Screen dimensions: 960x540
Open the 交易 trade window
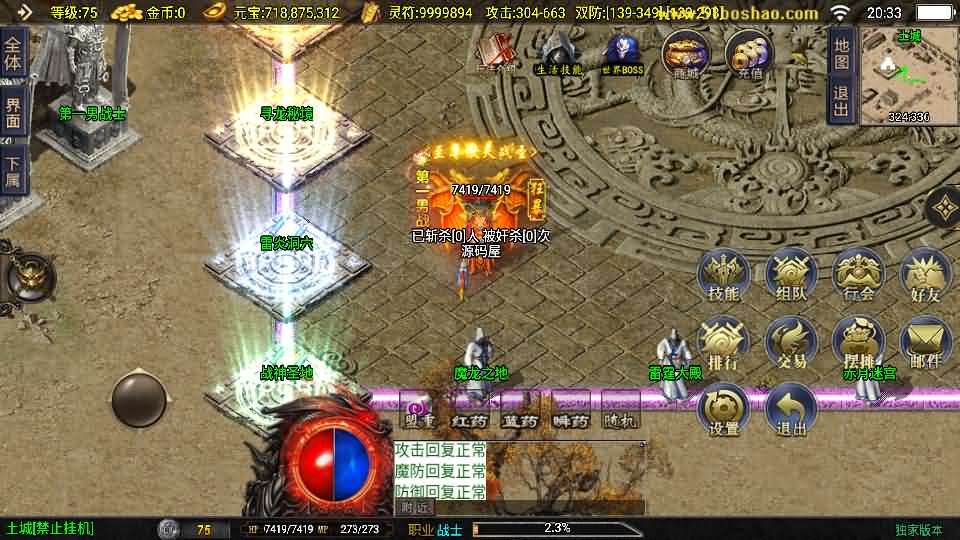(791, 343)
